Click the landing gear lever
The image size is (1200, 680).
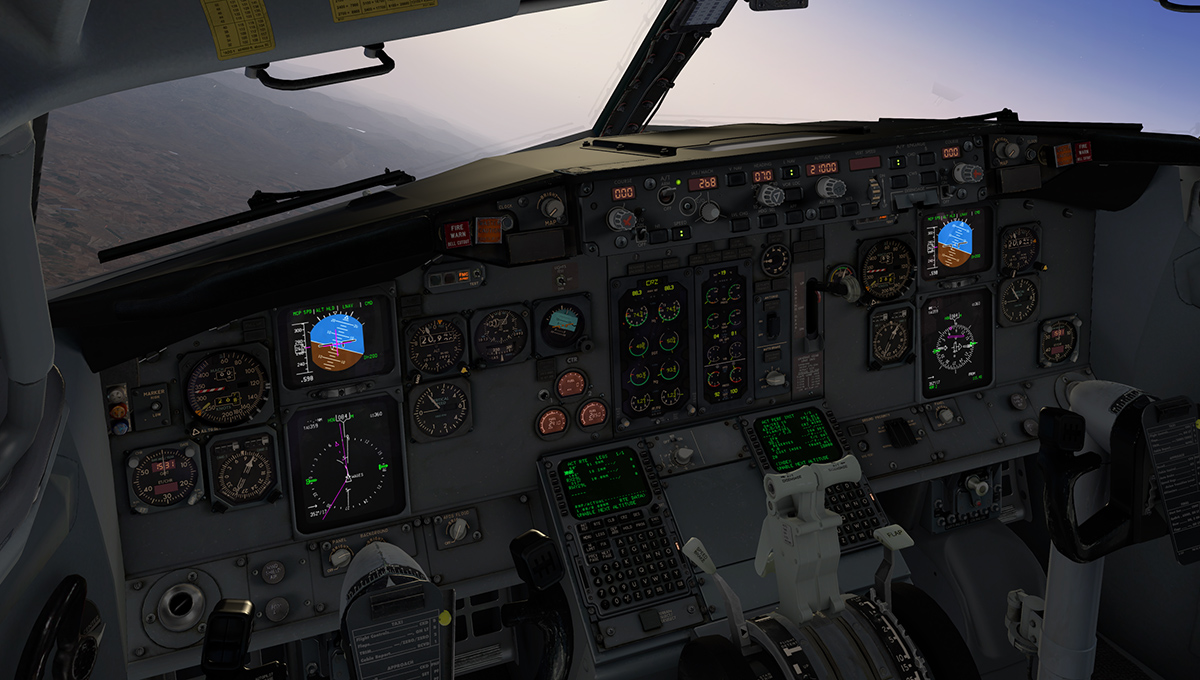point(840,288)
